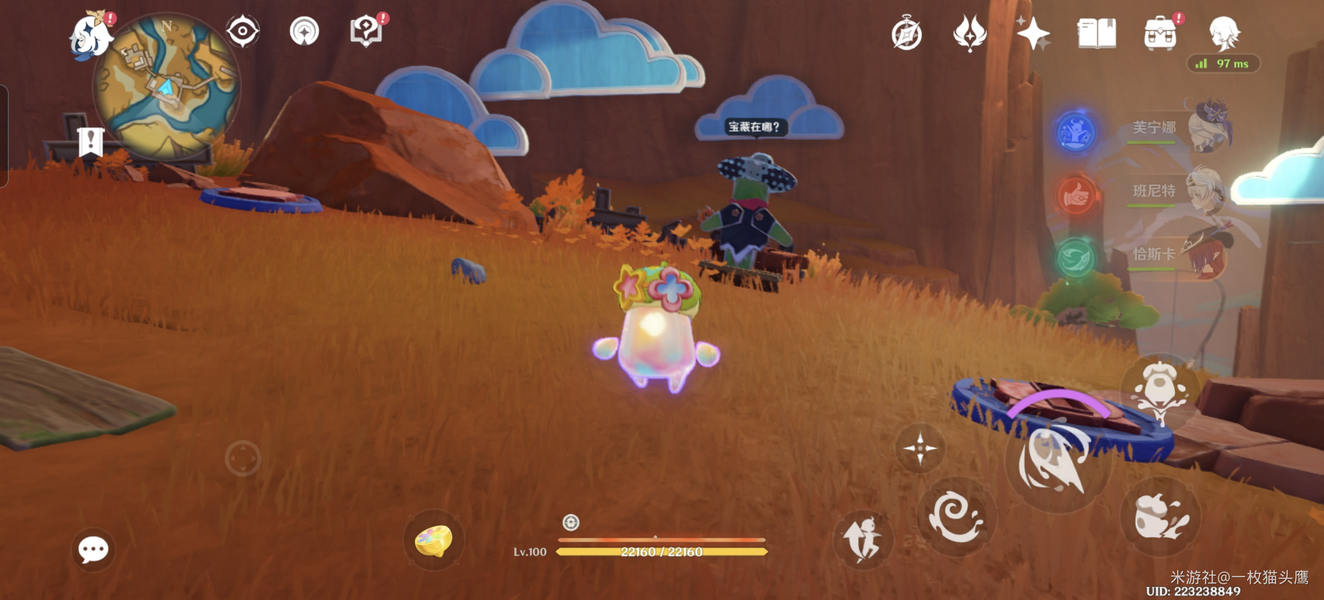Open the chat speech bubble
The image size is (1324, 600).
(x=93, y=549)
